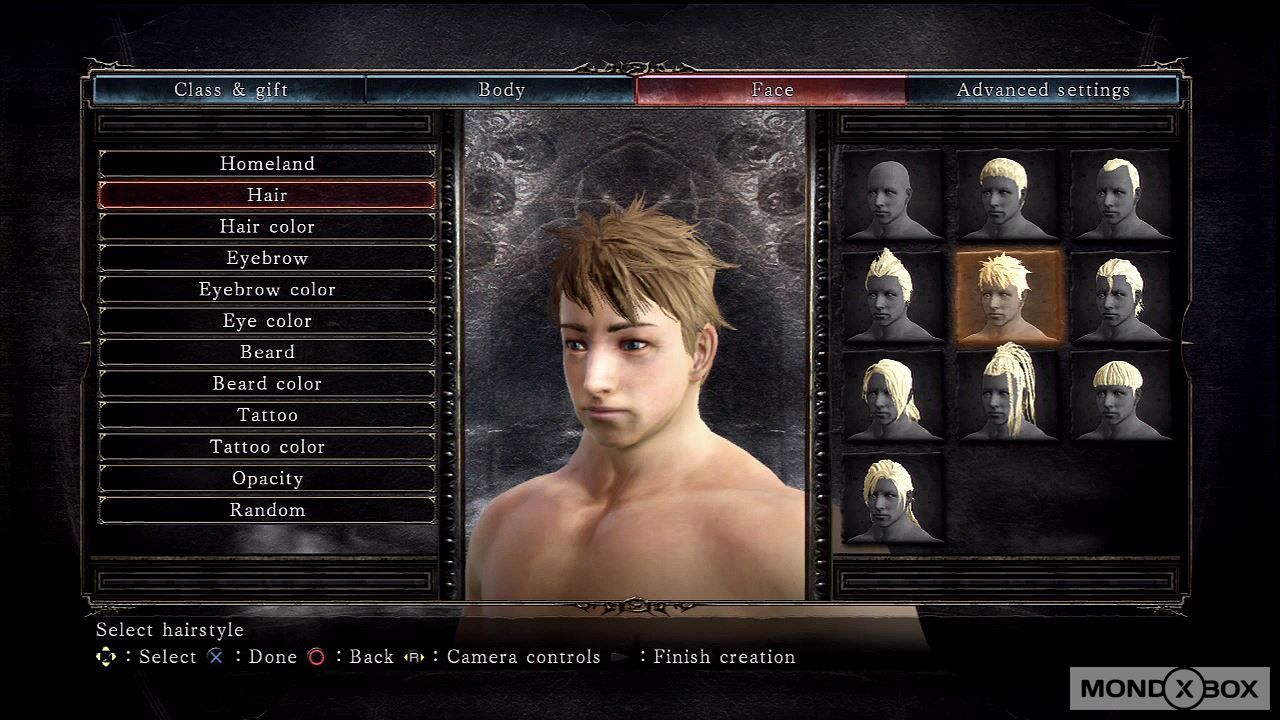Open the Beard option

click(267, 352)
